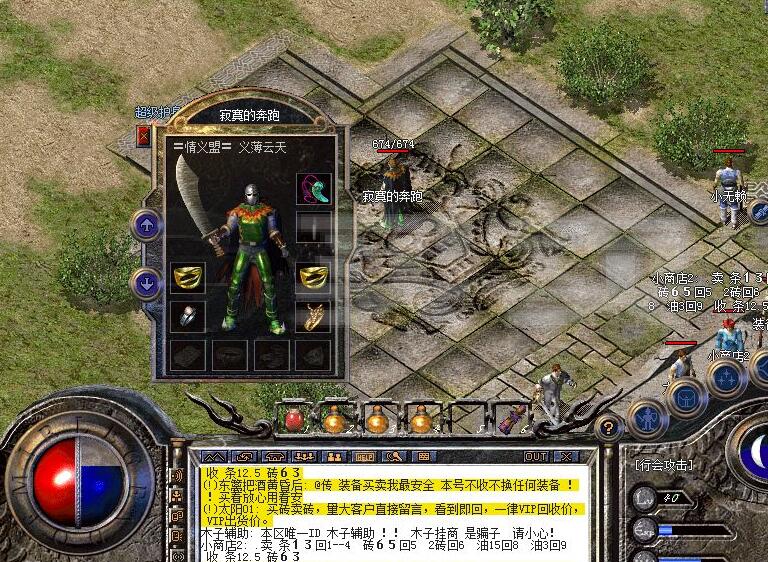Close the character equipment panel
The width and height of the screenshot is (768, 562).
coord(143,134)
